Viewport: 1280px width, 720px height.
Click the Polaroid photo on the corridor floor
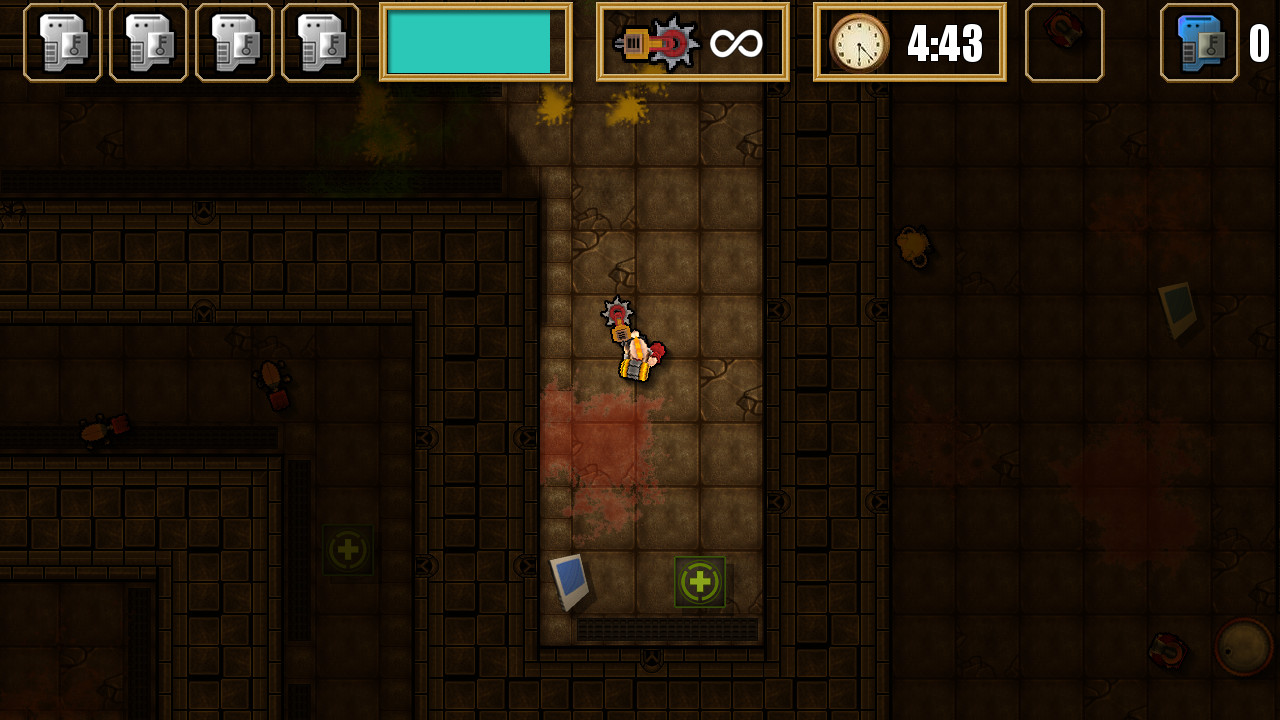click(570, 578)
